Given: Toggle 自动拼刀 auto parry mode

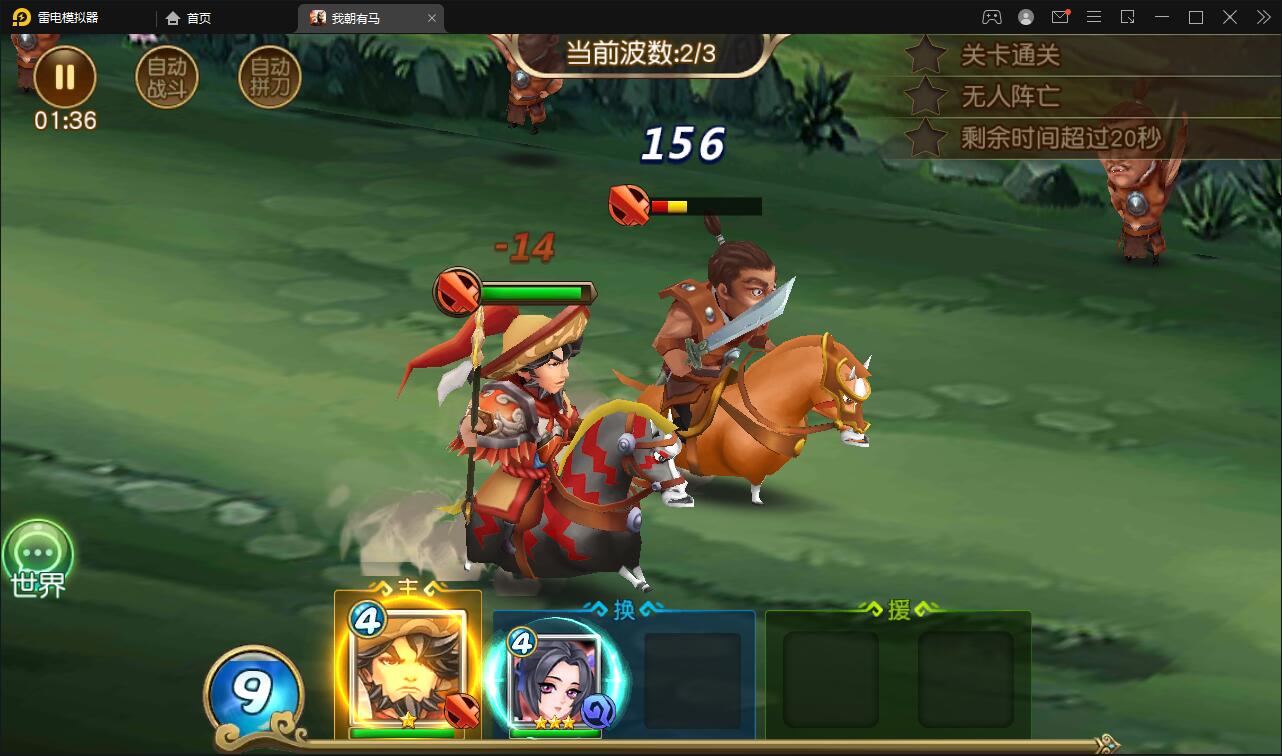Looking at the screenshot, I should [267, 76].
